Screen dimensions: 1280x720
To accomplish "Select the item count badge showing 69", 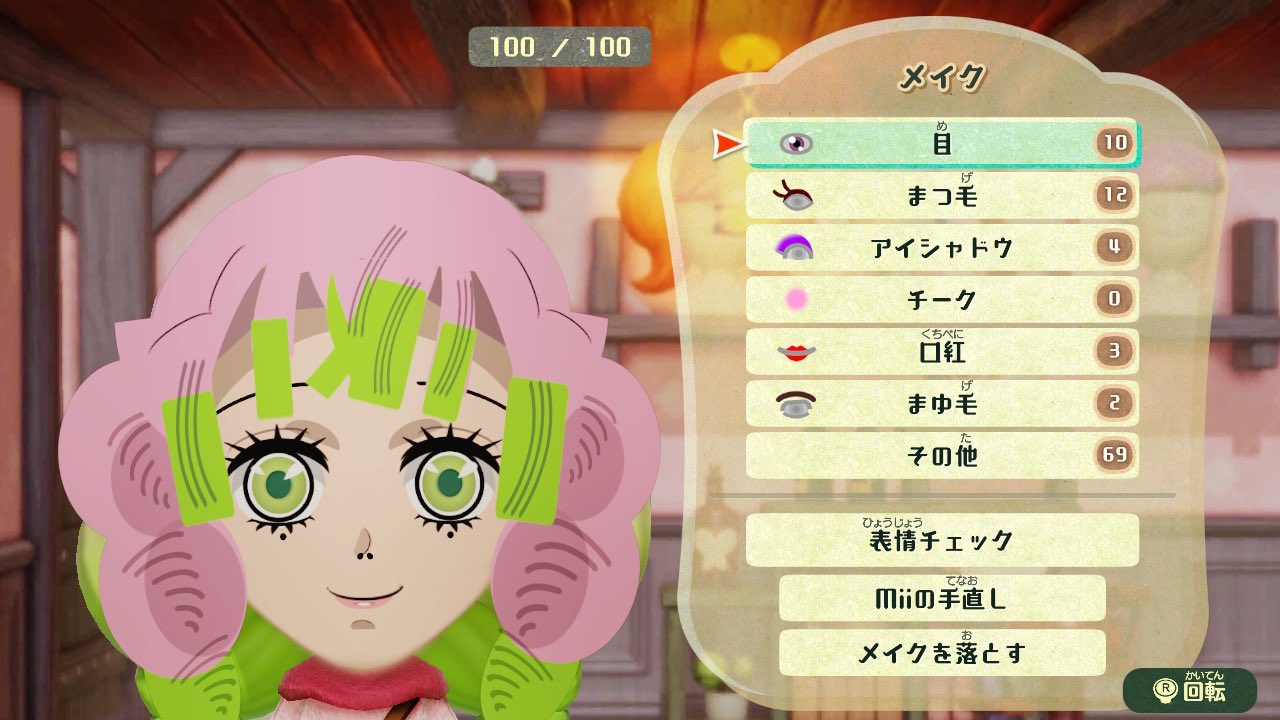I will (x=1119, y=455).
